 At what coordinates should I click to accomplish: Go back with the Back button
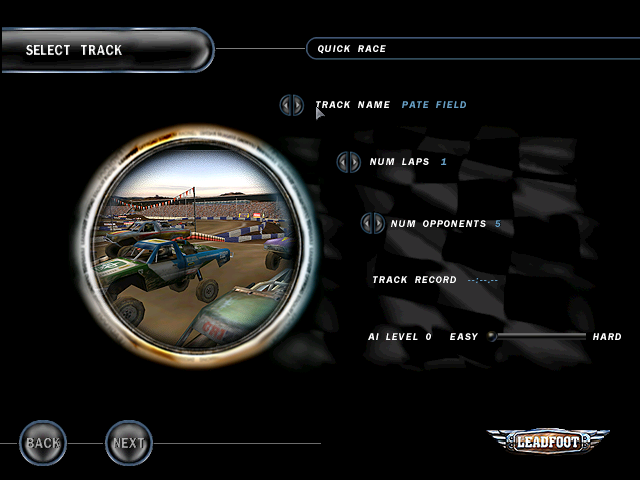click(x=43, y=442)
